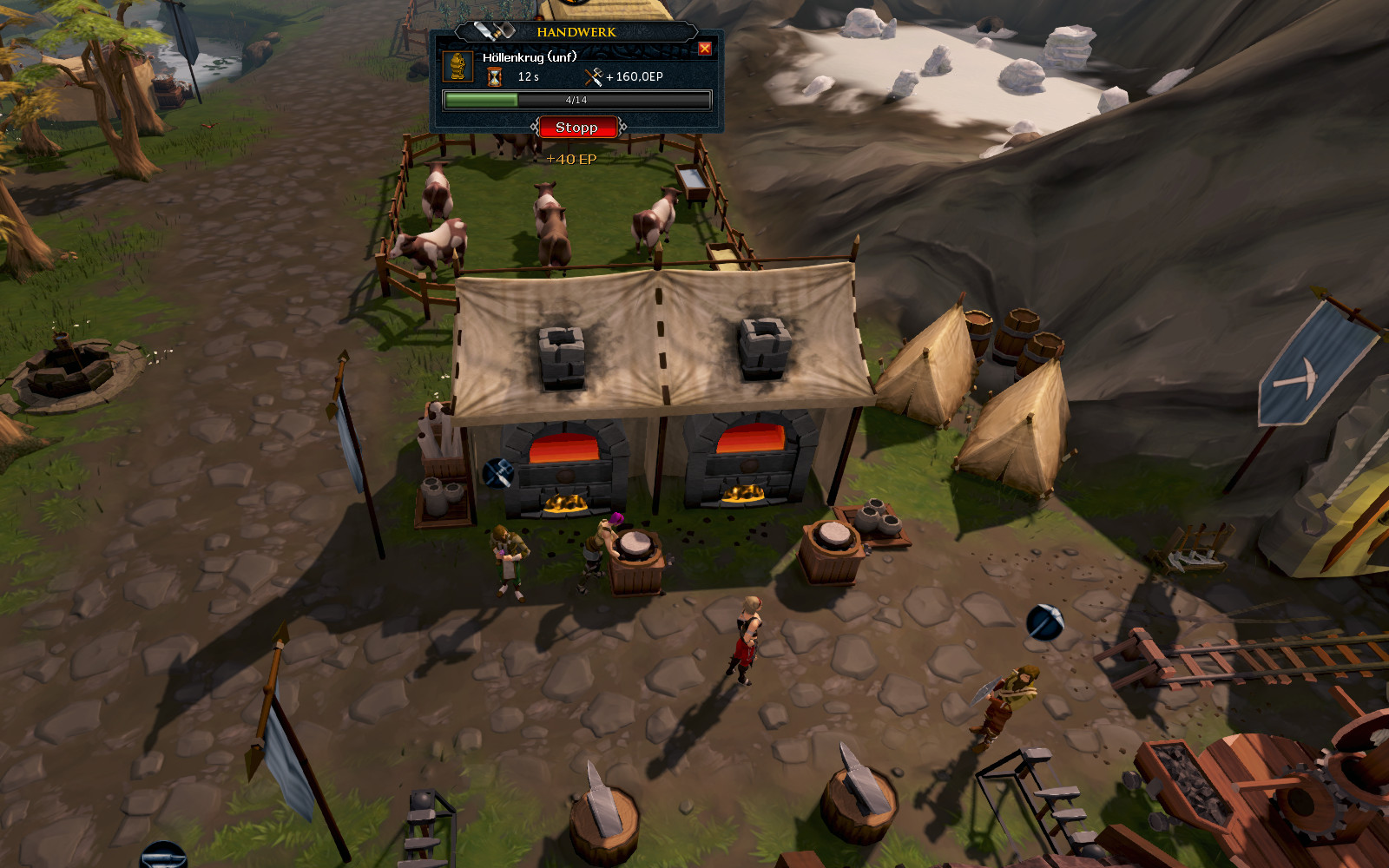The width and height of the screenshot is (1389, 868).
Task: Select the Höllenkrug (unf) item icon
Action: 458,67
